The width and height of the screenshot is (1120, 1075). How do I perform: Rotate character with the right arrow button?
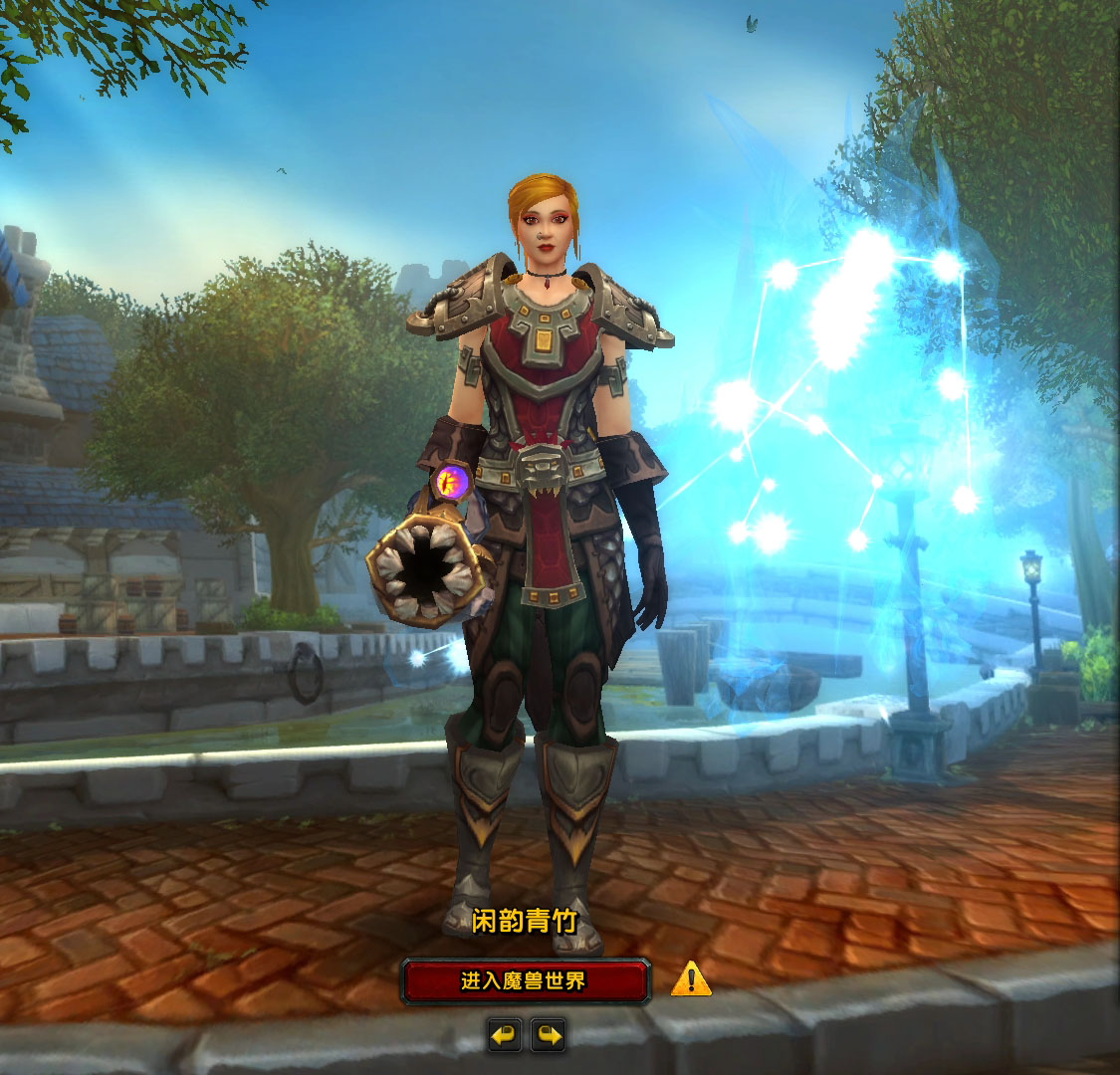click(x=549, y=1035)
